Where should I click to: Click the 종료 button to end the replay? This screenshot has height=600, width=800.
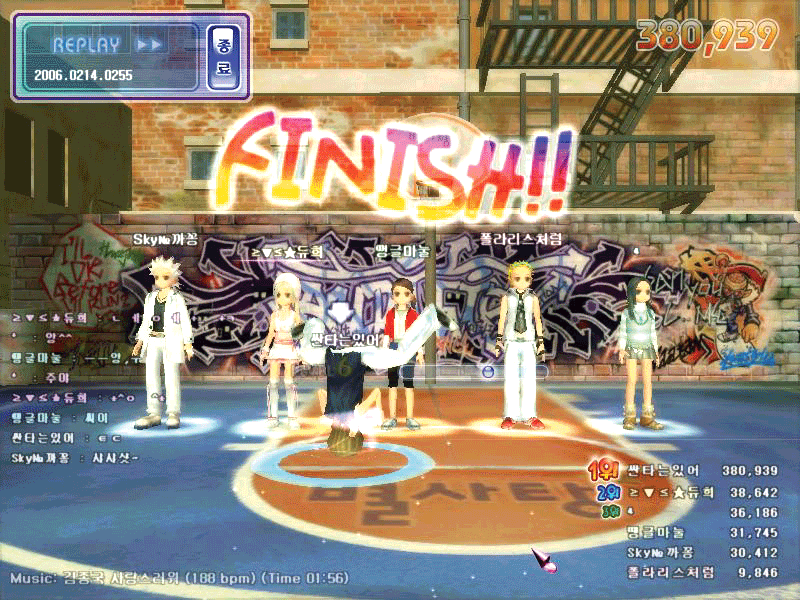click(222, 57)
